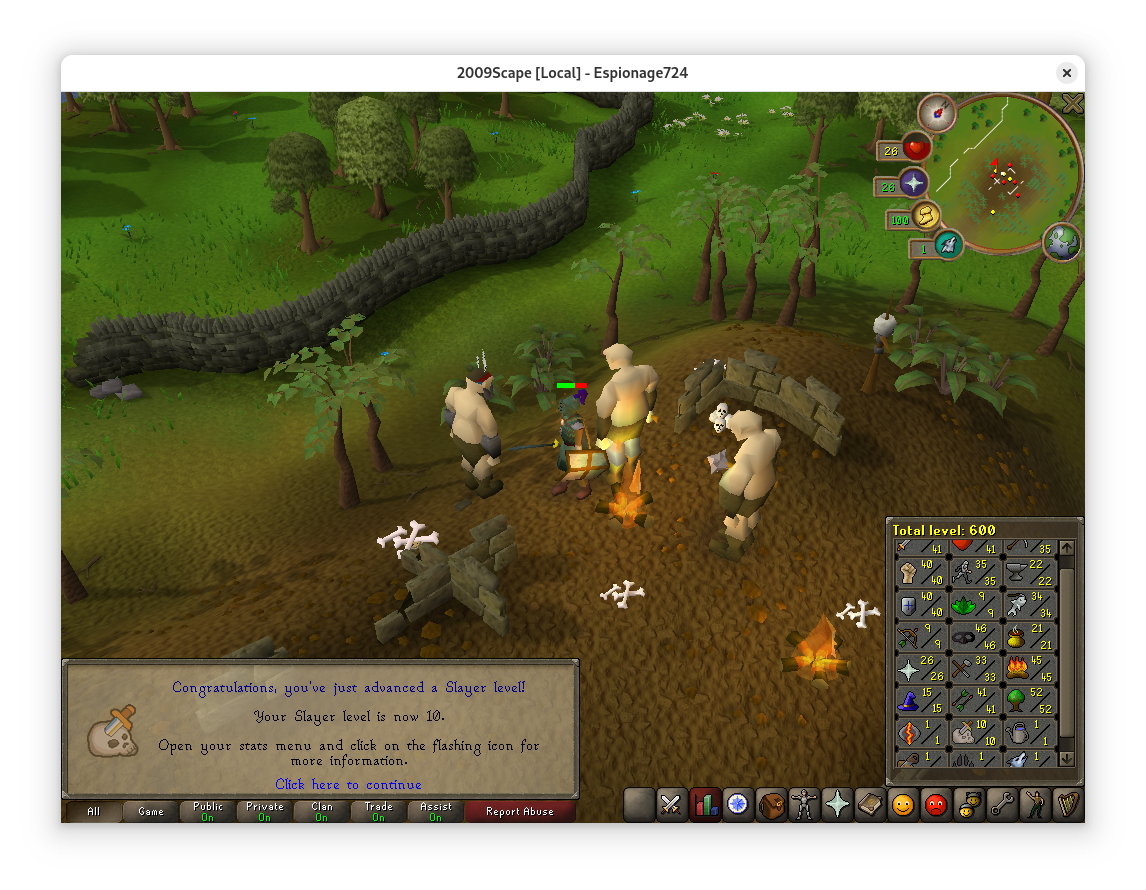1146x890 pixels.
Task: Select the Woodcutting tree skill
Action: (1029, 700)
